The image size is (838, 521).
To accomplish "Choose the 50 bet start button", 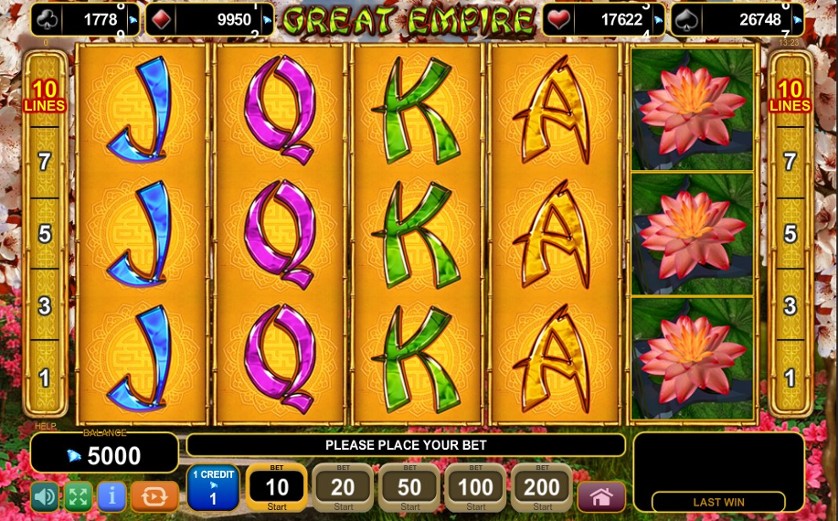I will pyautogui.click(x=409, y=488).
